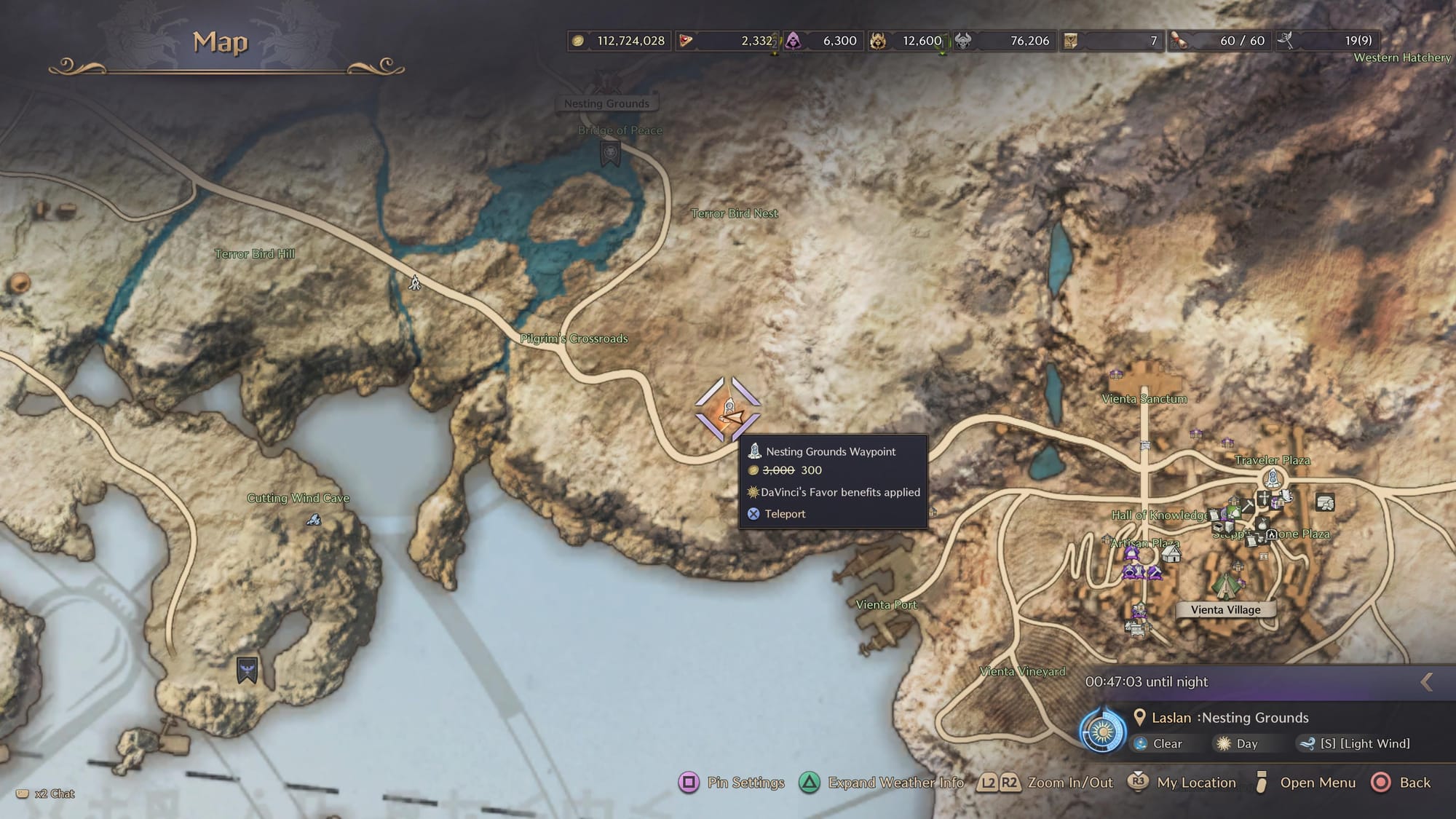This screenshot has width=1456, height=819.
Task: Select the waypoint marker near Terror Bird Hill
Action: 415,282
